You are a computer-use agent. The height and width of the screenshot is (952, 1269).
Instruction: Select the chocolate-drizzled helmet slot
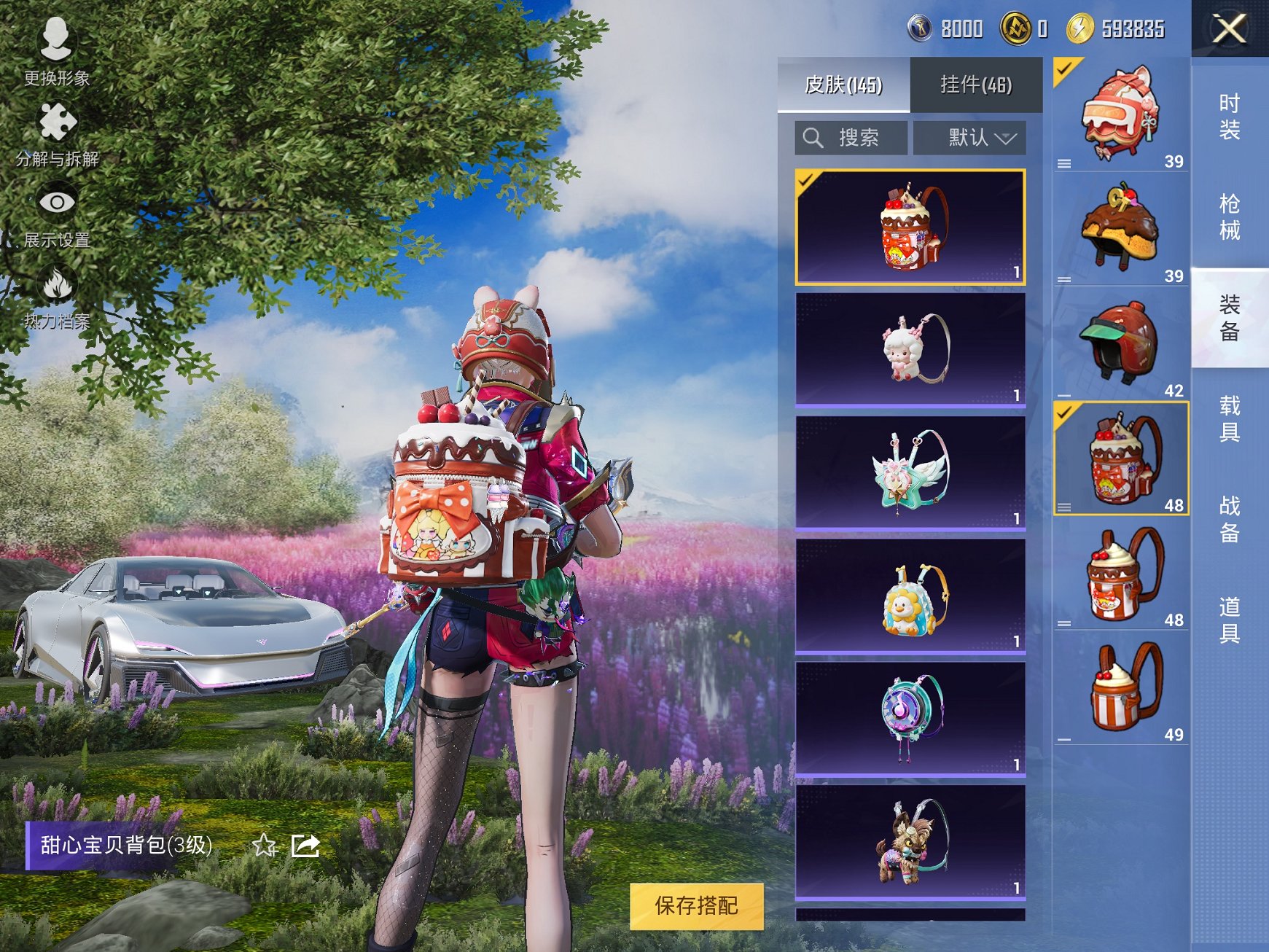click(1120, 229)
